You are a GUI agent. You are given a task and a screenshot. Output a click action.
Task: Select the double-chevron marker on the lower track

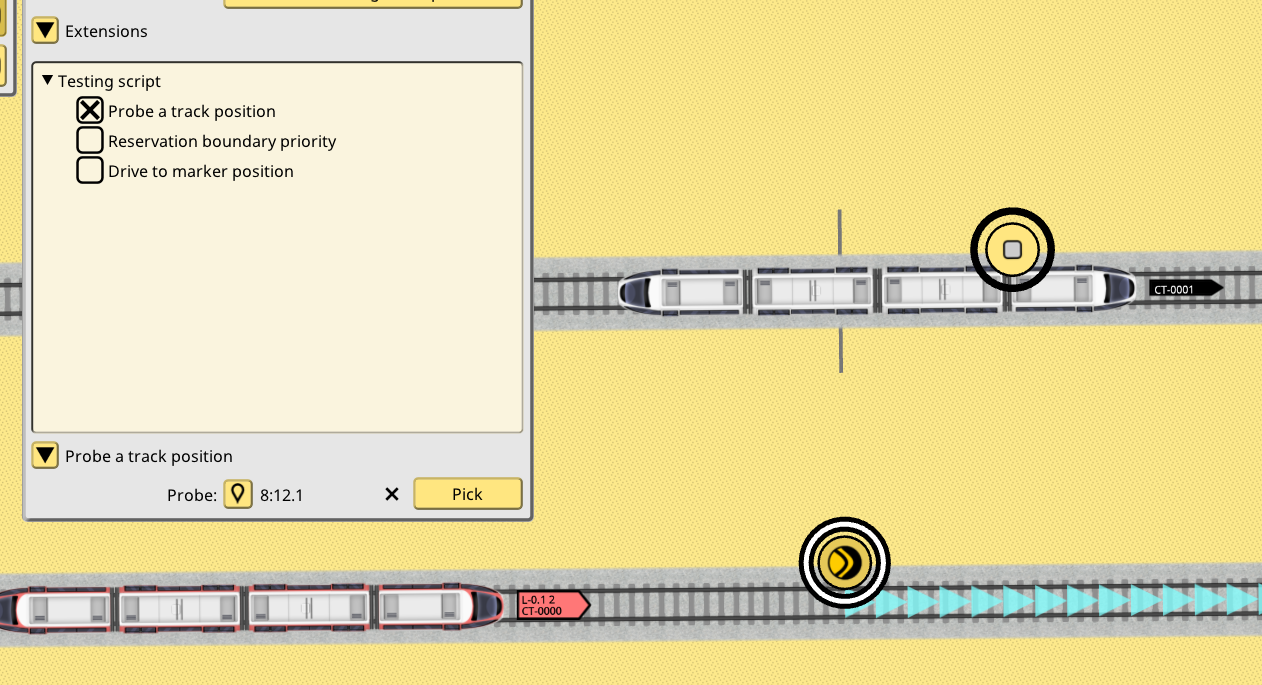tap(844, 562)
